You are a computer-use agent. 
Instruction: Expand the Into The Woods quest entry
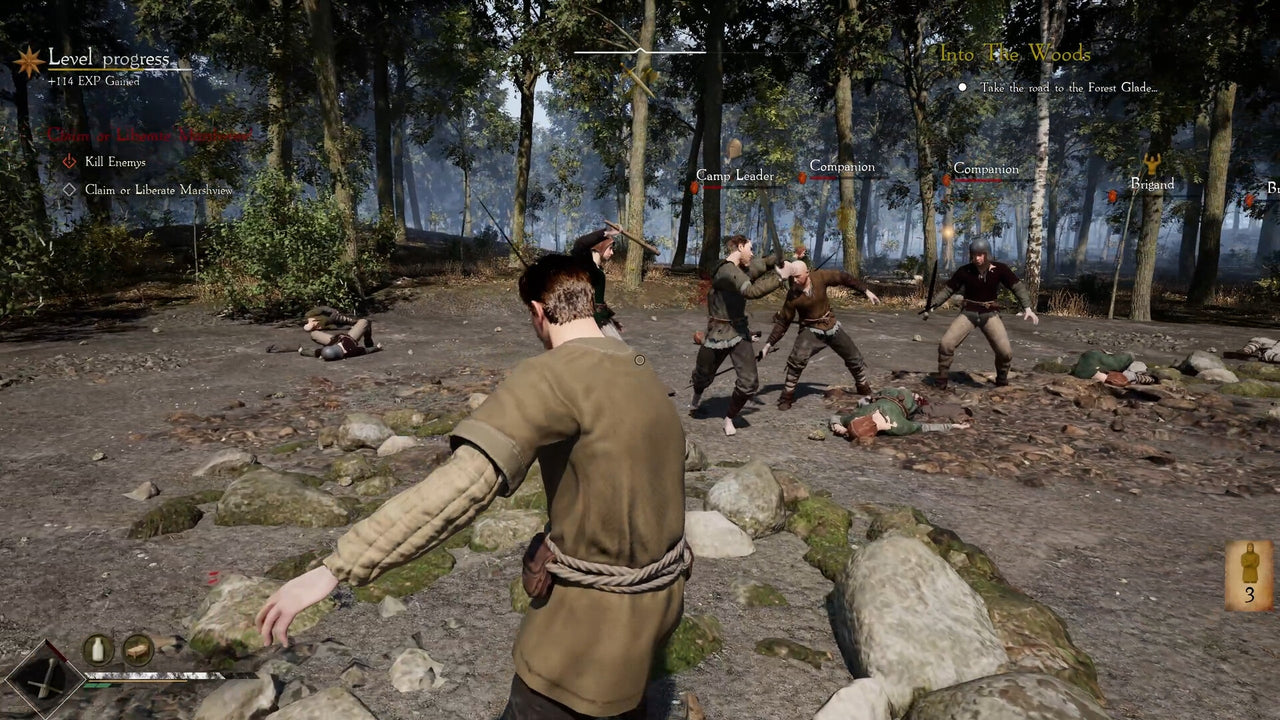pyautogui.click(x=1014, y=56)
